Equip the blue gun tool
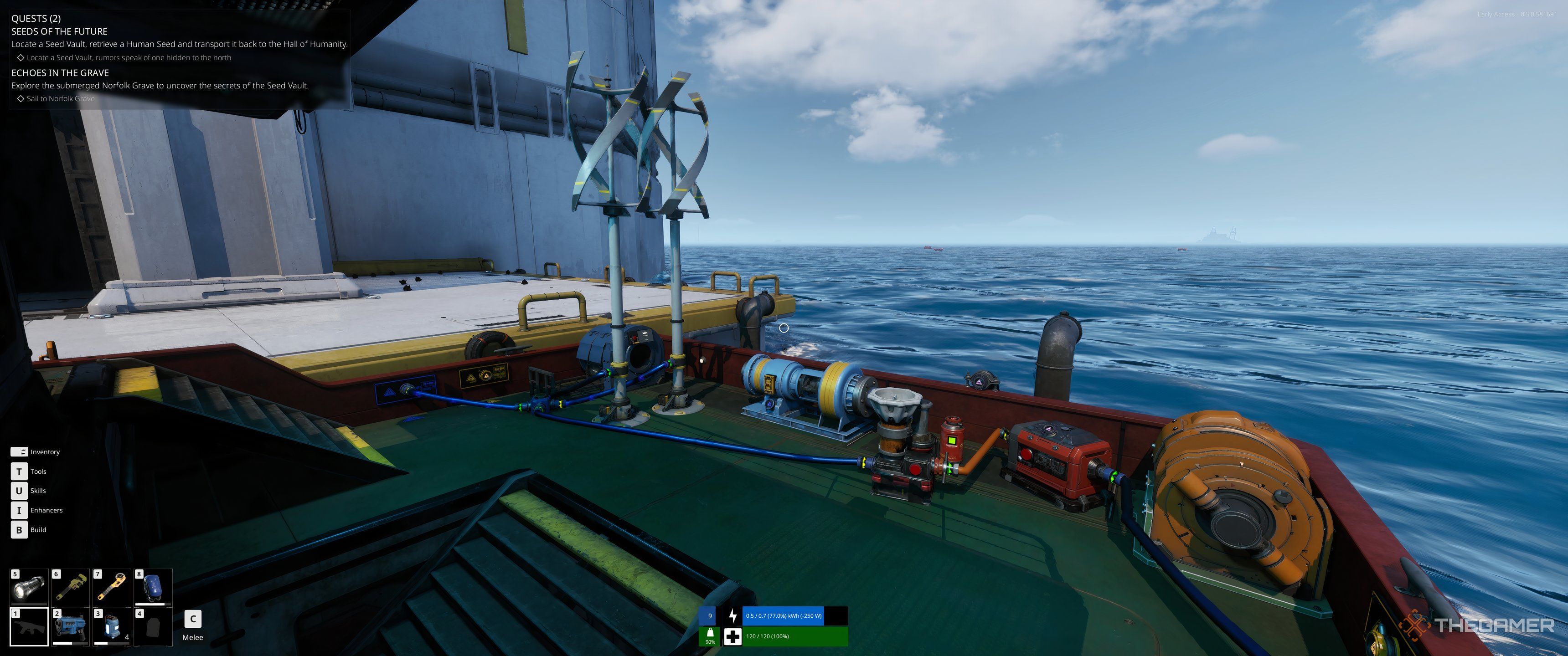Viewport: 1568px width, 656px height. (71, 627)
